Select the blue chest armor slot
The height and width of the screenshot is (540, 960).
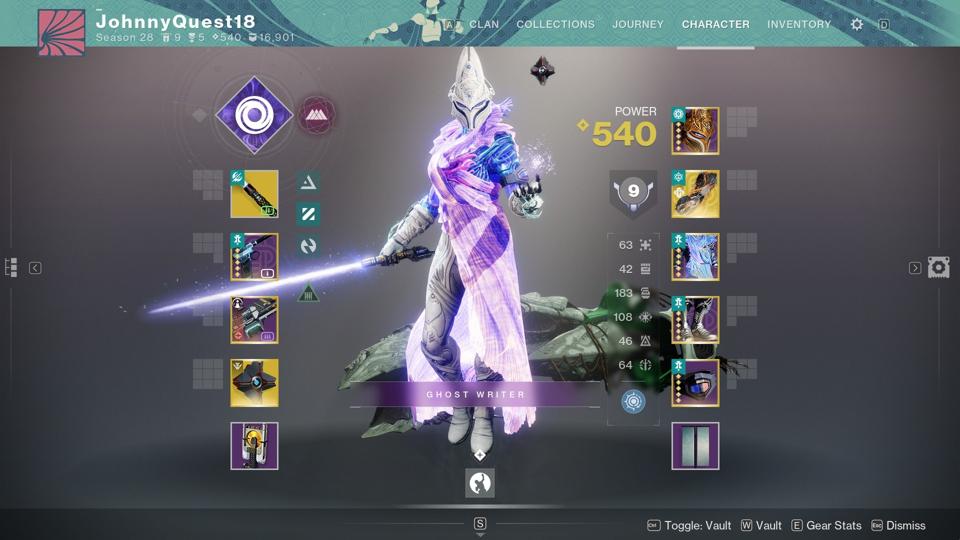[695, 257]
